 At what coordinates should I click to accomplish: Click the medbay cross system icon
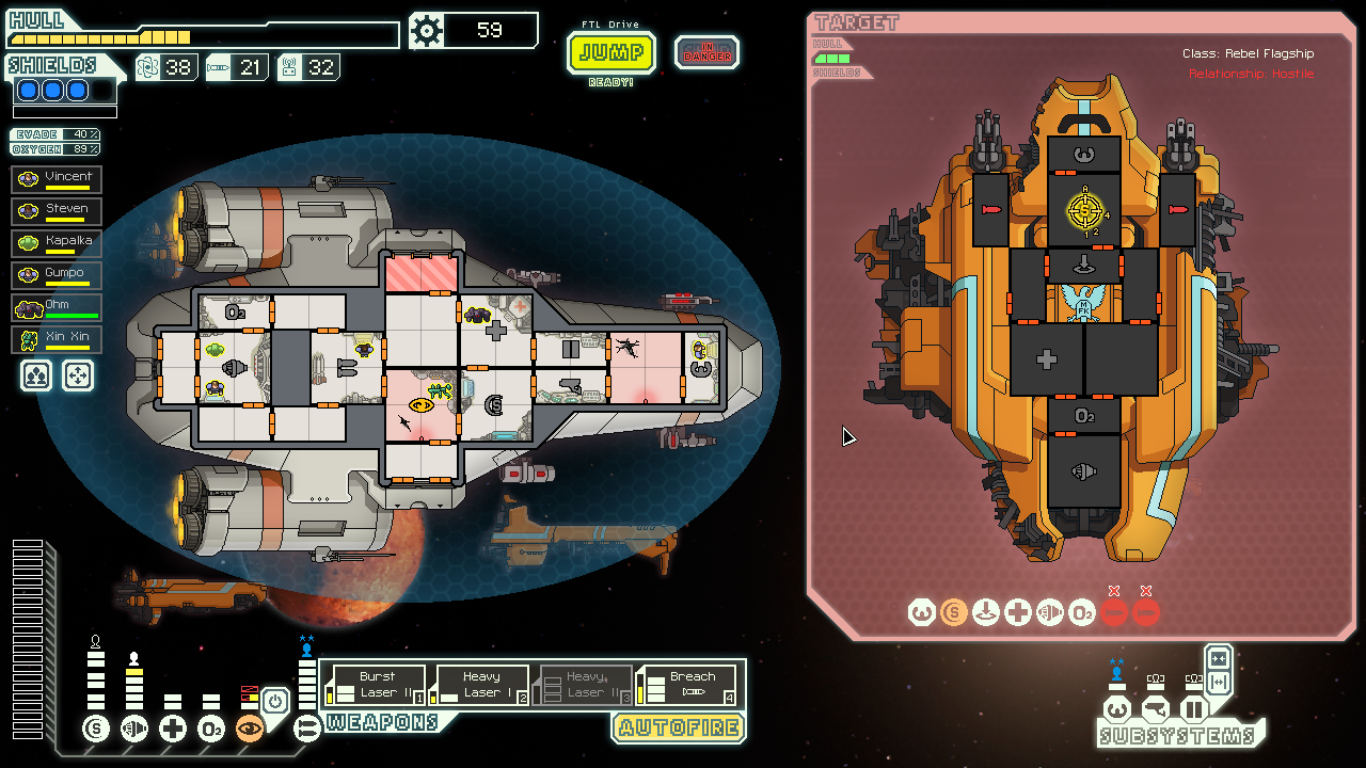(173, 729)
